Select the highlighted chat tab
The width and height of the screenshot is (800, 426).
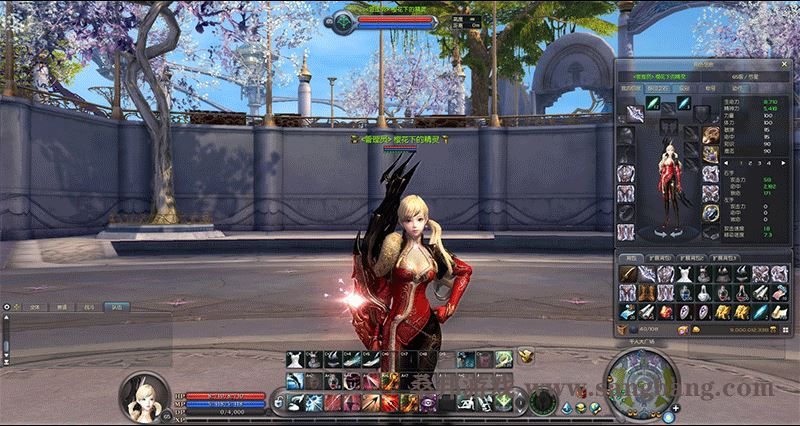(118, 308)
